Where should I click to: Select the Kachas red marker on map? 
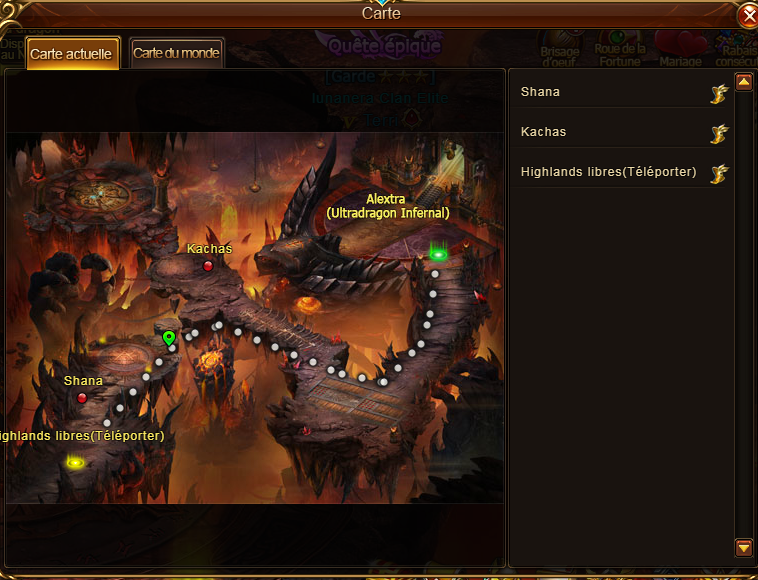pyautogui.click(x=208, y=266)
